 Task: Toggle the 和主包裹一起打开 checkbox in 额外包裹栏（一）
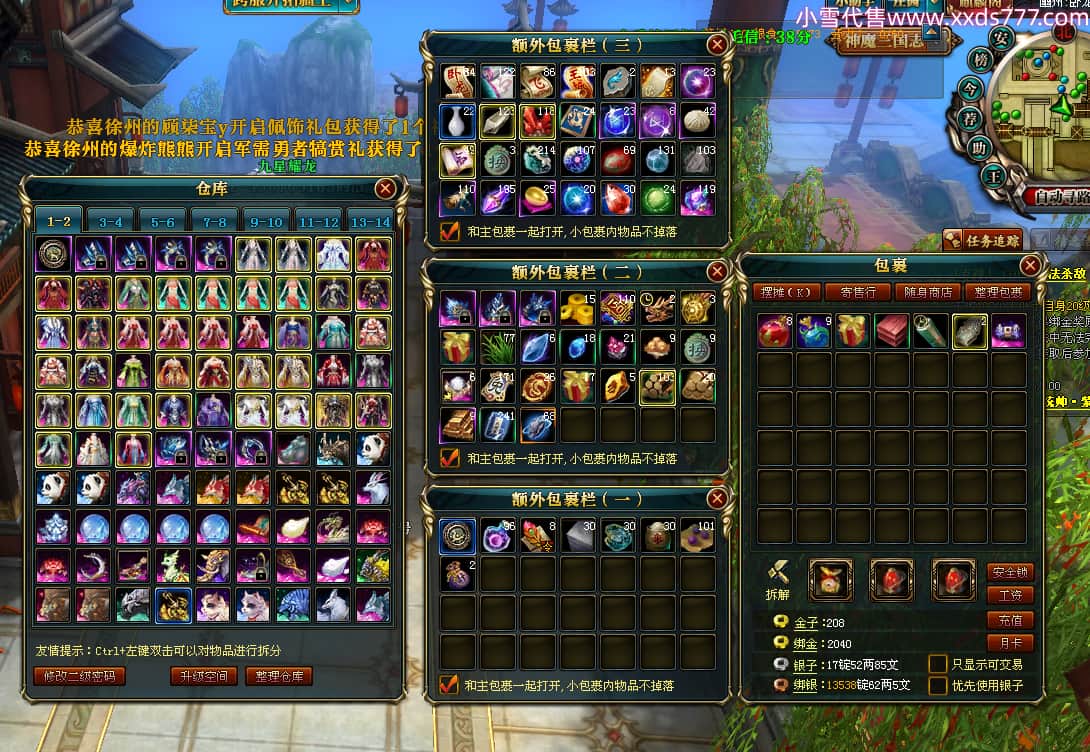coord(449,685)
